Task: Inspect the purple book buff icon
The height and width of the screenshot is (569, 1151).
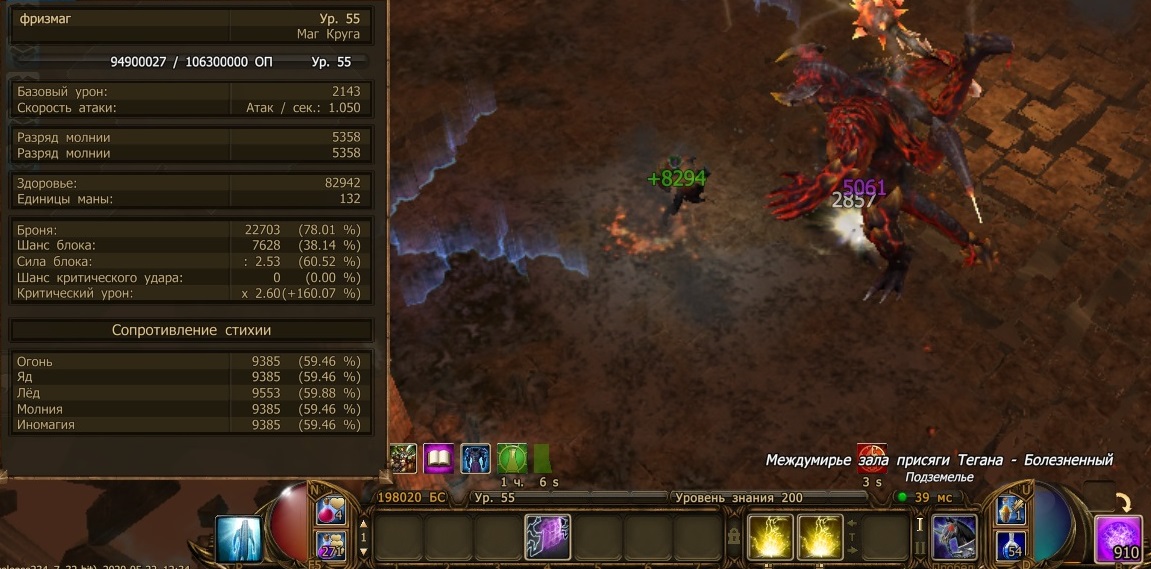Action: pos(439,458)
